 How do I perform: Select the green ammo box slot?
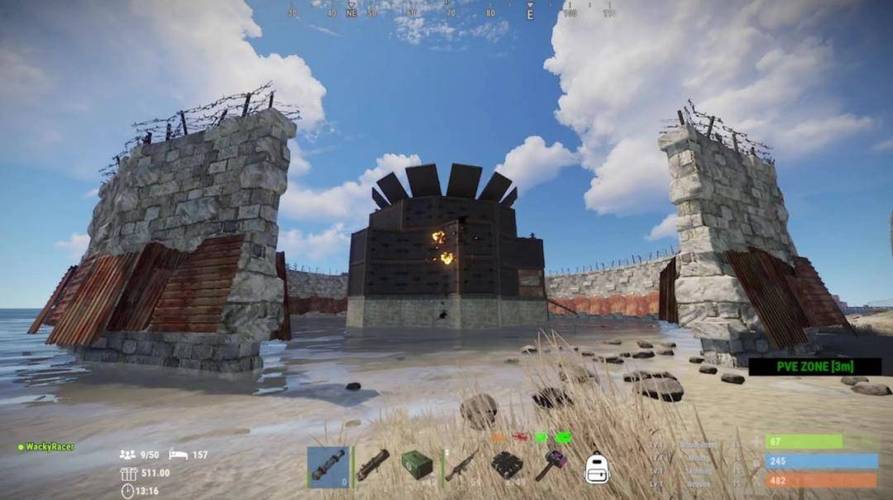[417, 466]
